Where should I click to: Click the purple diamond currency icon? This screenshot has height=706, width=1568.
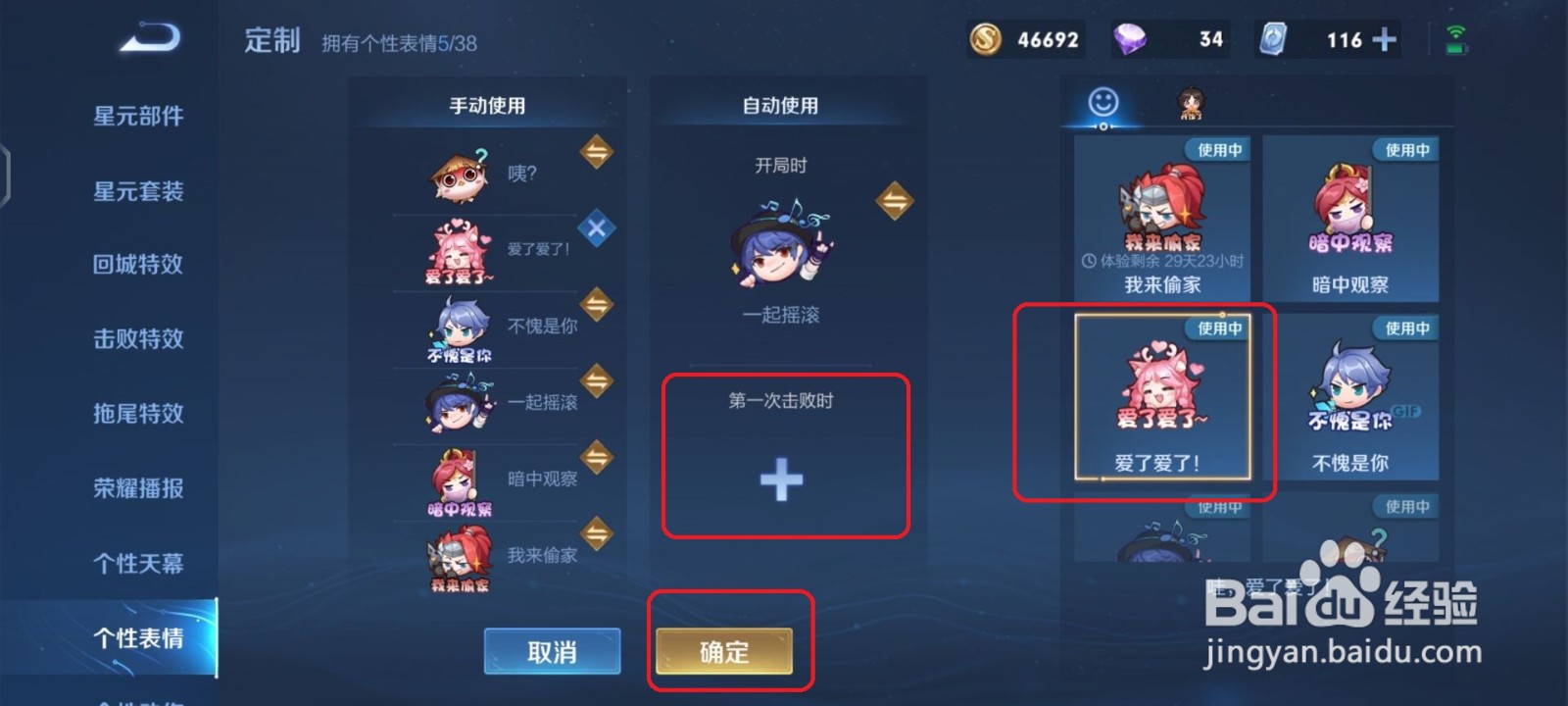pos(1135,39)
